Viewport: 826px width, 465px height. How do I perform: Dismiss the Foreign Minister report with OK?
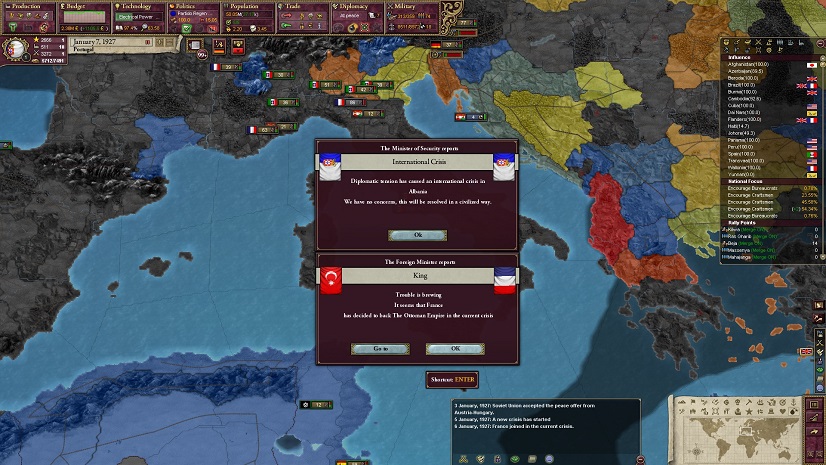pyautogui.click(x=455, y=349)
